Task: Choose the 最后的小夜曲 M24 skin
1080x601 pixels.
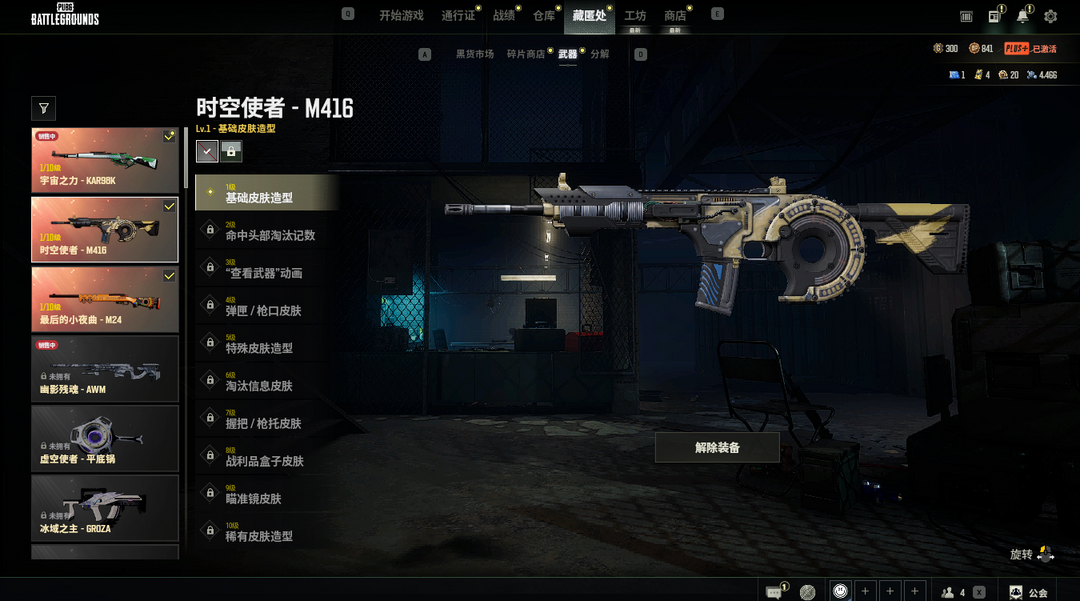Action: pos(105,299)
